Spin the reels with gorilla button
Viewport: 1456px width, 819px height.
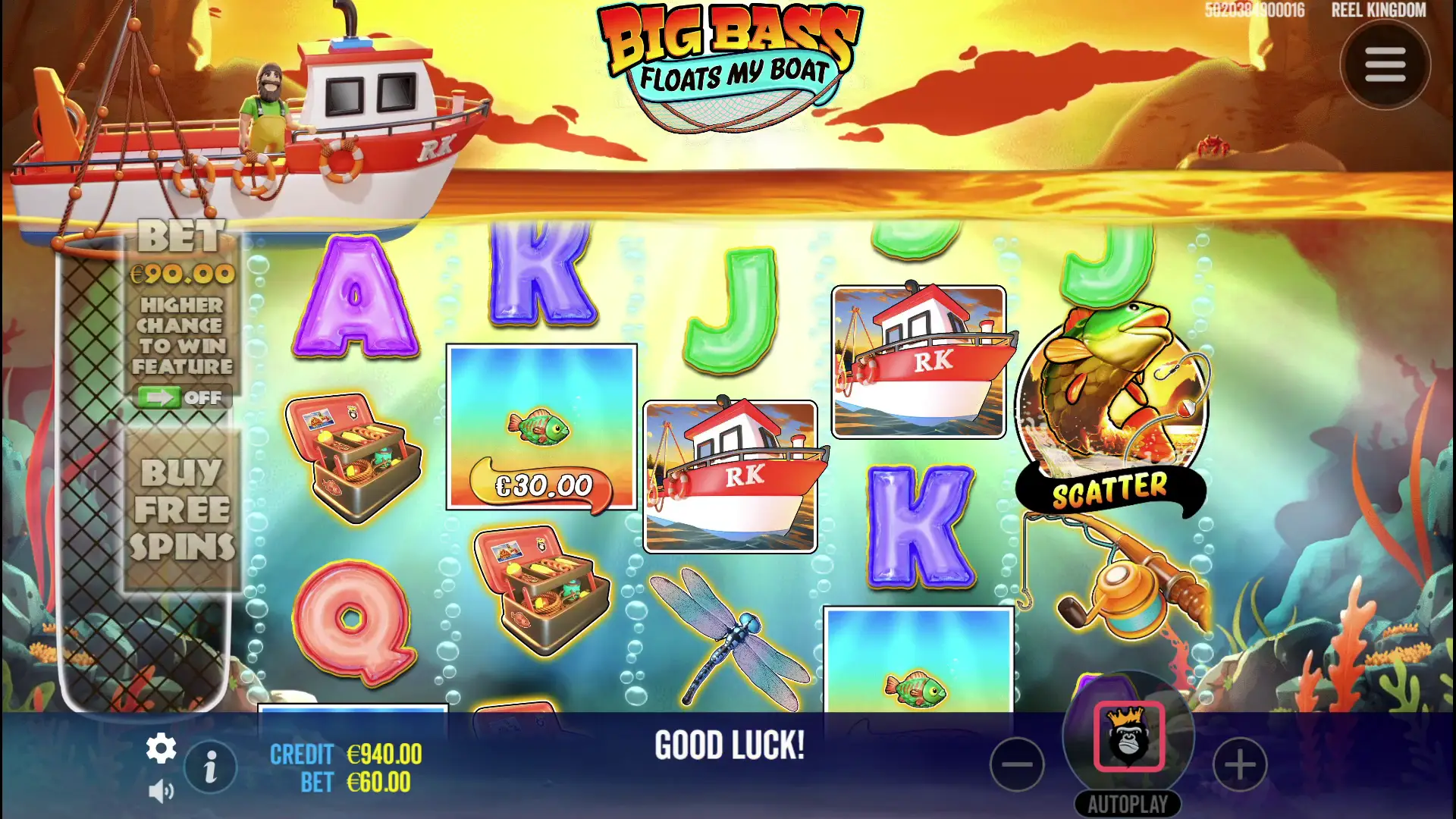(x=1128, y=736)
